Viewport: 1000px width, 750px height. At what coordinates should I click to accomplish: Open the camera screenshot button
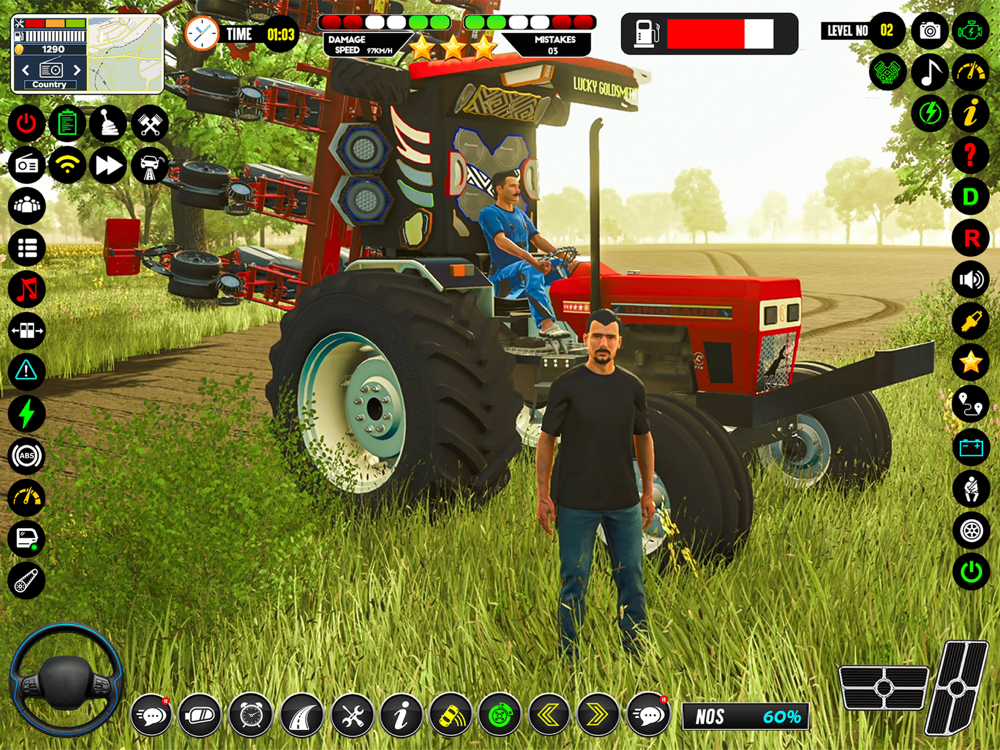pos(930,31)
